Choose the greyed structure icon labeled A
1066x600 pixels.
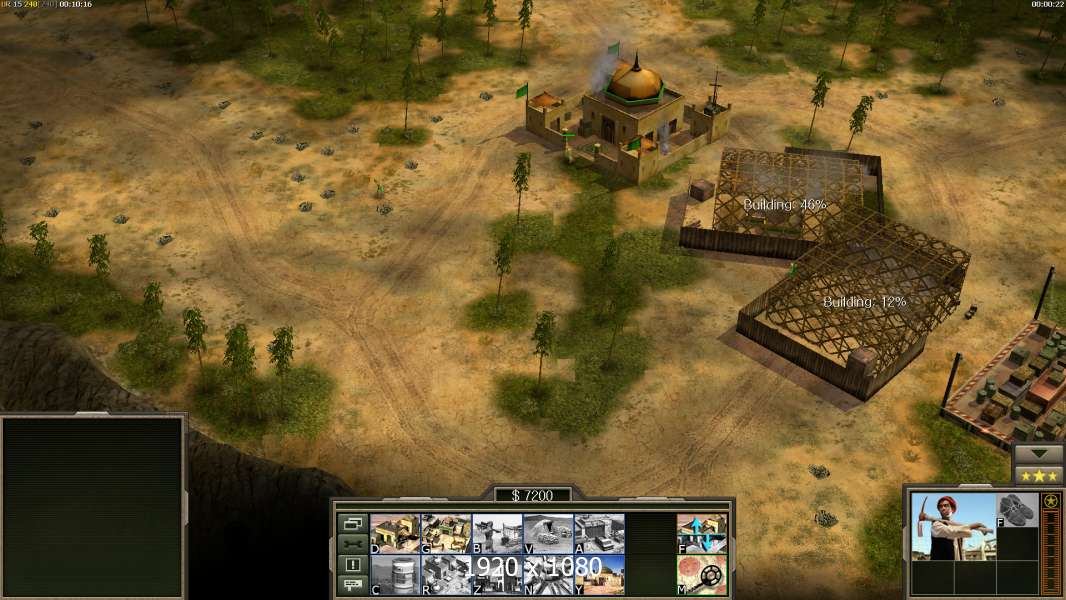pos(599,533)
